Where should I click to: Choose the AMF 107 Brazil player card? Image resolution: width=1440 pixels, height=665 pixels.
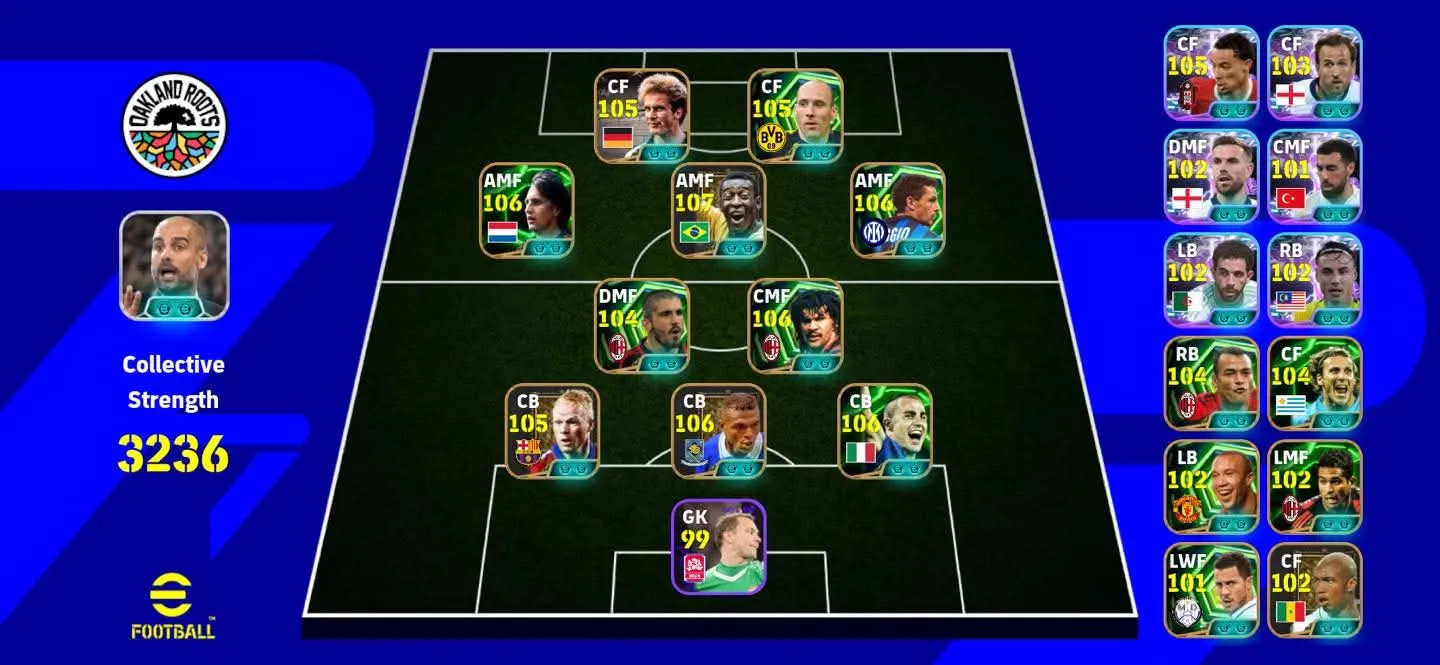click(x=718, y=211)
